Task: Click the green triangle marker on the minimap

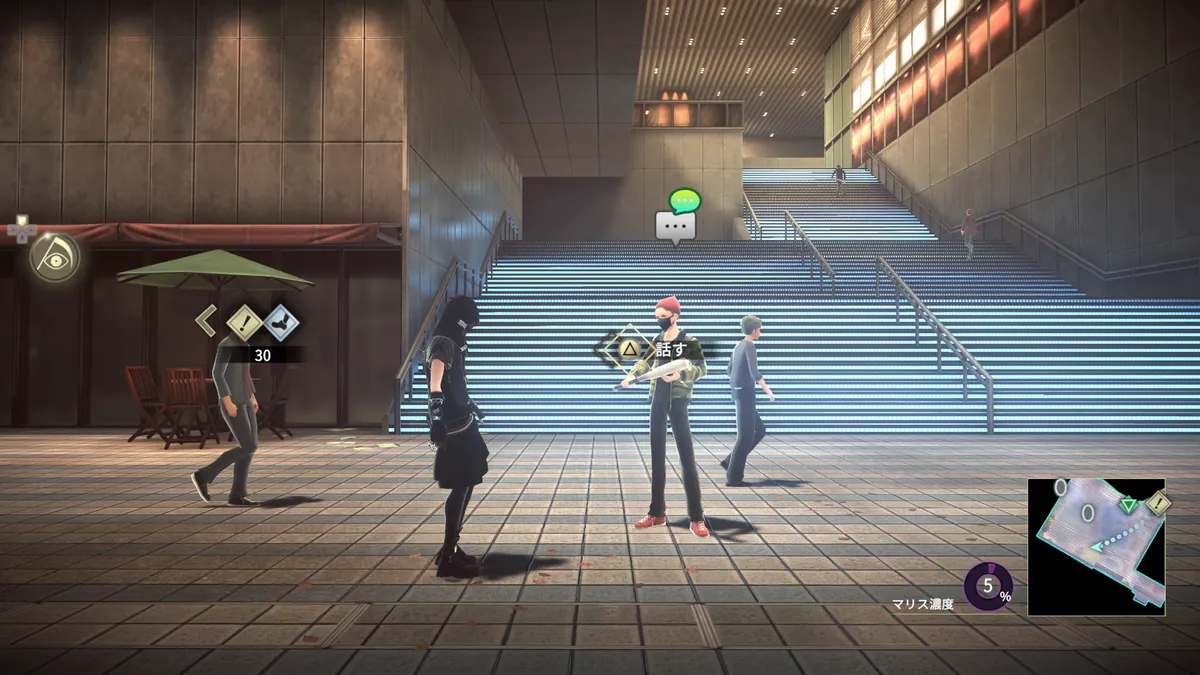Action: pyautogui.click(x=1129, y=506)
